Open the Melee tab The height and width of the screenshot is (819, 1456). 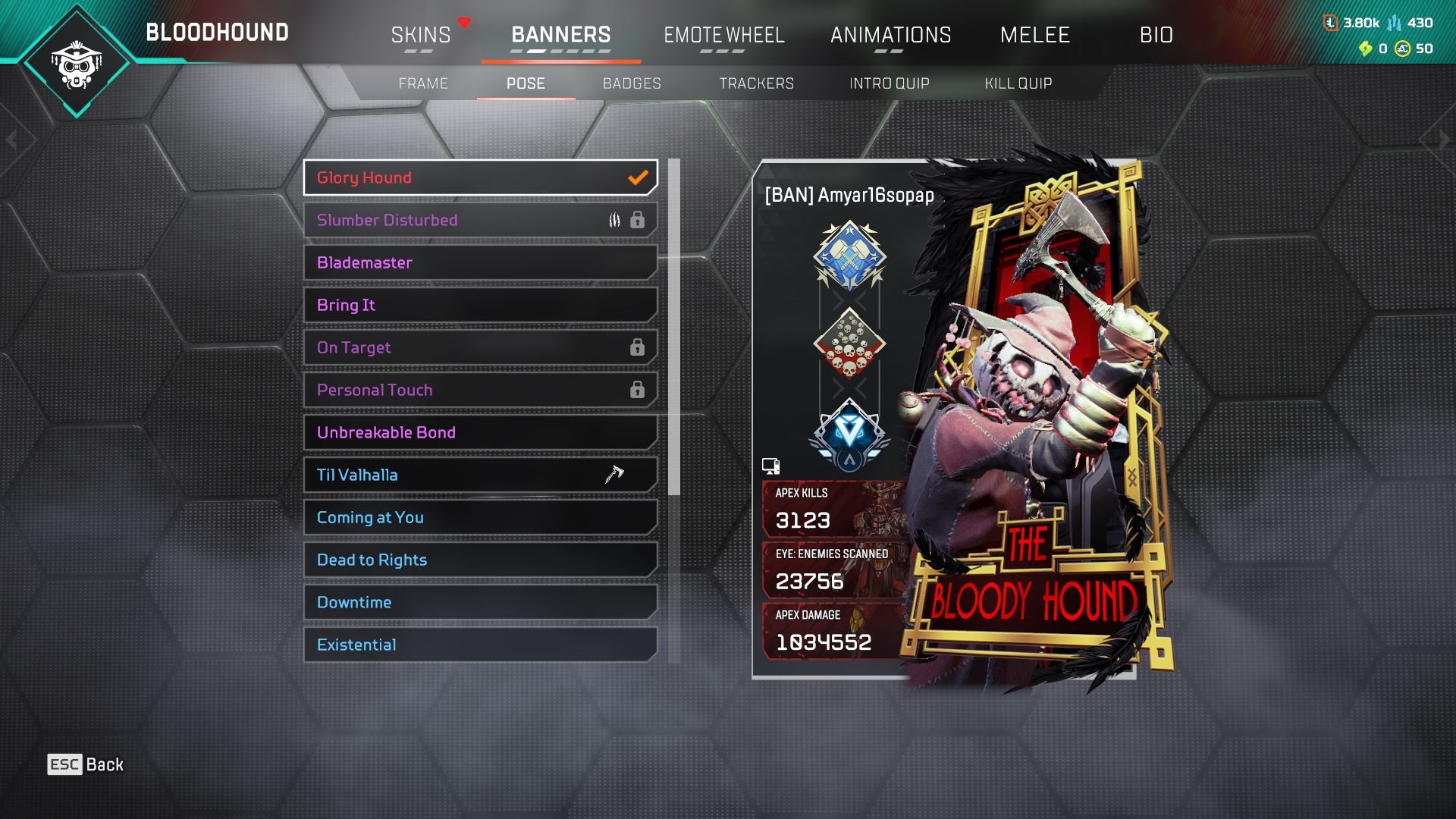point(1034,35)
